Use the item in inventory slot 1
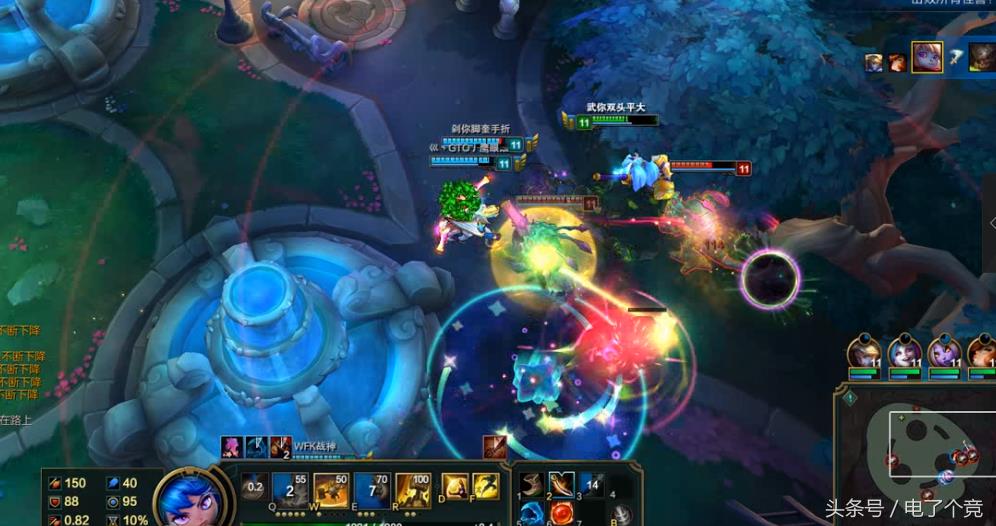Image resolution: width=996 pixels, height=526 pixels. [532, 486]
